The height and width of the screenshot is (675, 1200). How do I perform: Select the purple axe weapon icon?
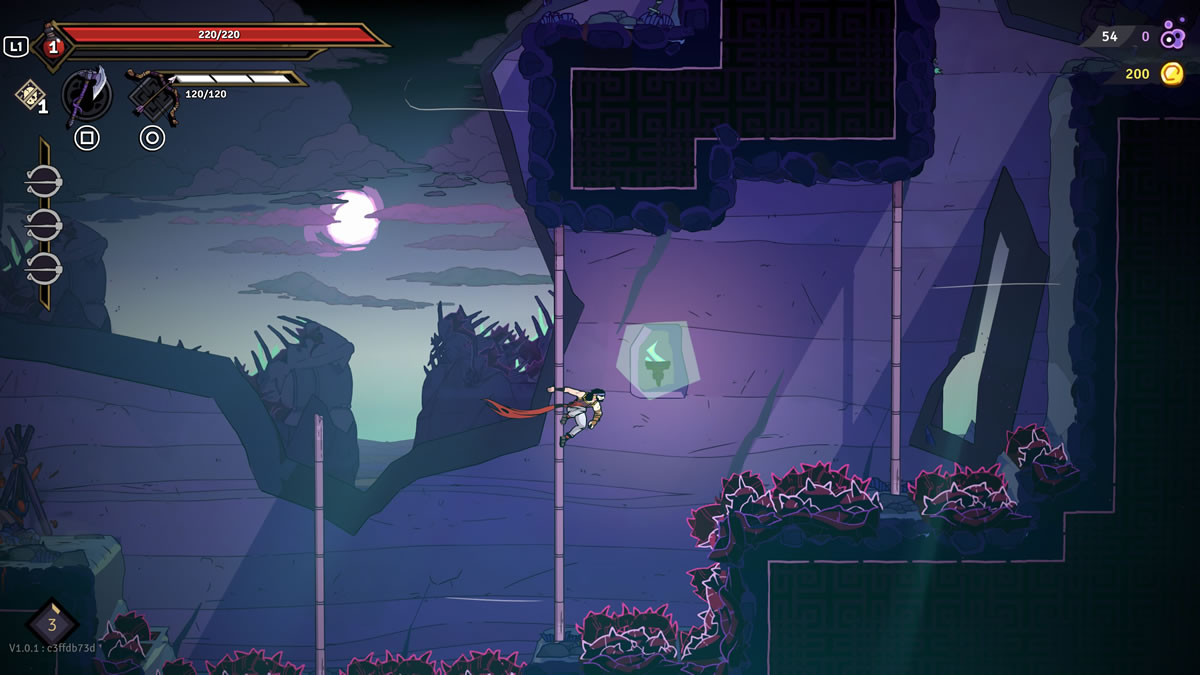point(87,95)
